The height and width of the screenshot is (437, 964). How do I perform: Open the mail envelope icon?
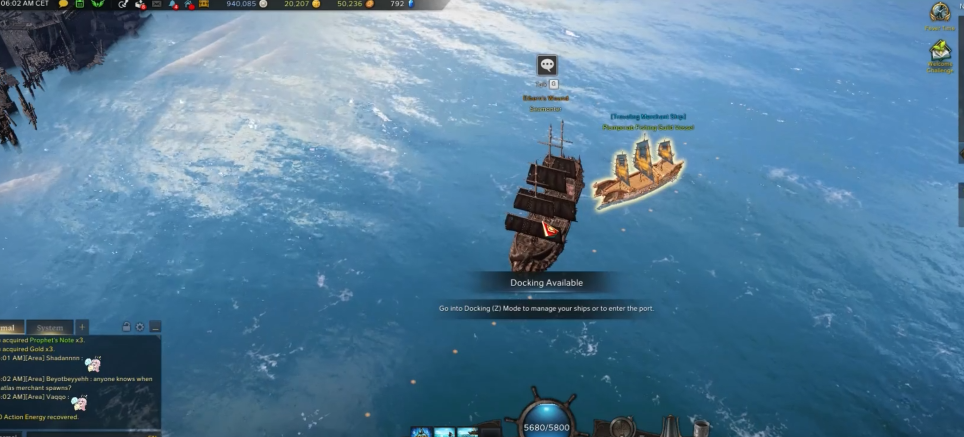click(x=156, y=4)
